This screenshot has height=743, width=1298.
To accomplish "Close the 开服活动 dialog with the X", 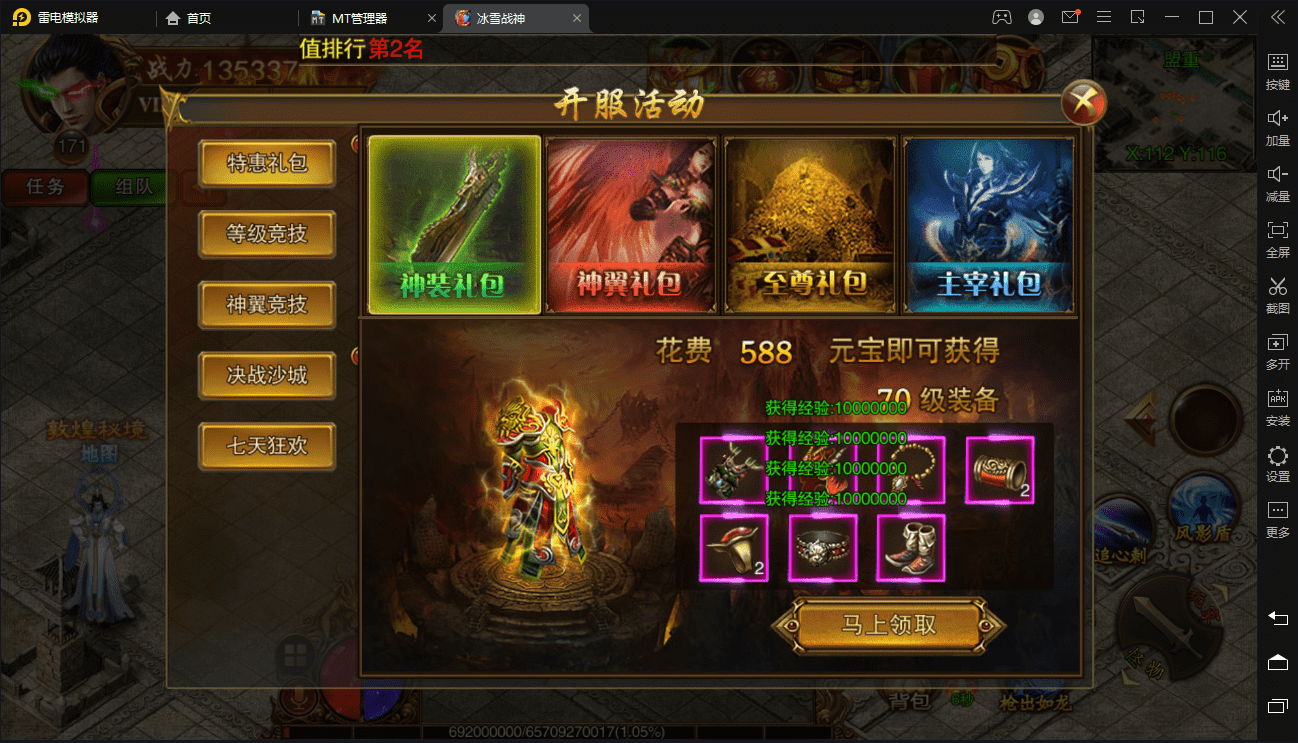I will point(1083,102).
